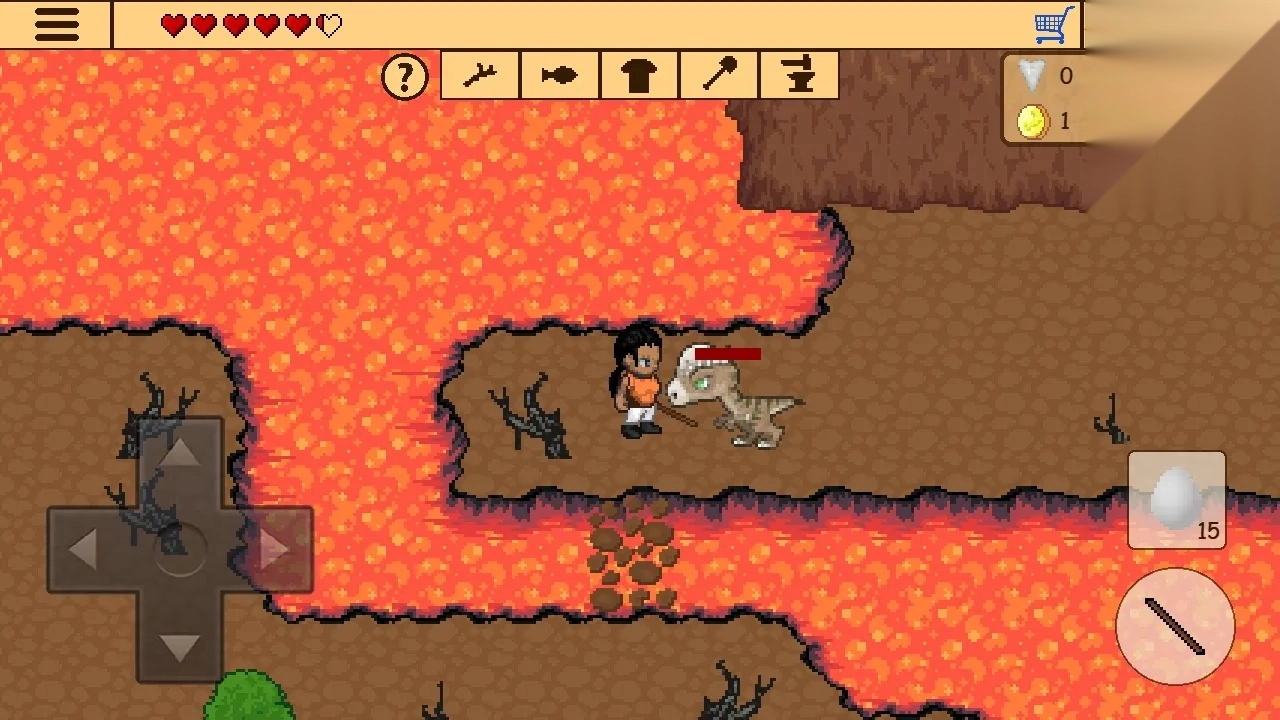This screenshot has width=1280, height=720.
Task: Tap the D-pad right arrow
Action: [x=276, y=549]
